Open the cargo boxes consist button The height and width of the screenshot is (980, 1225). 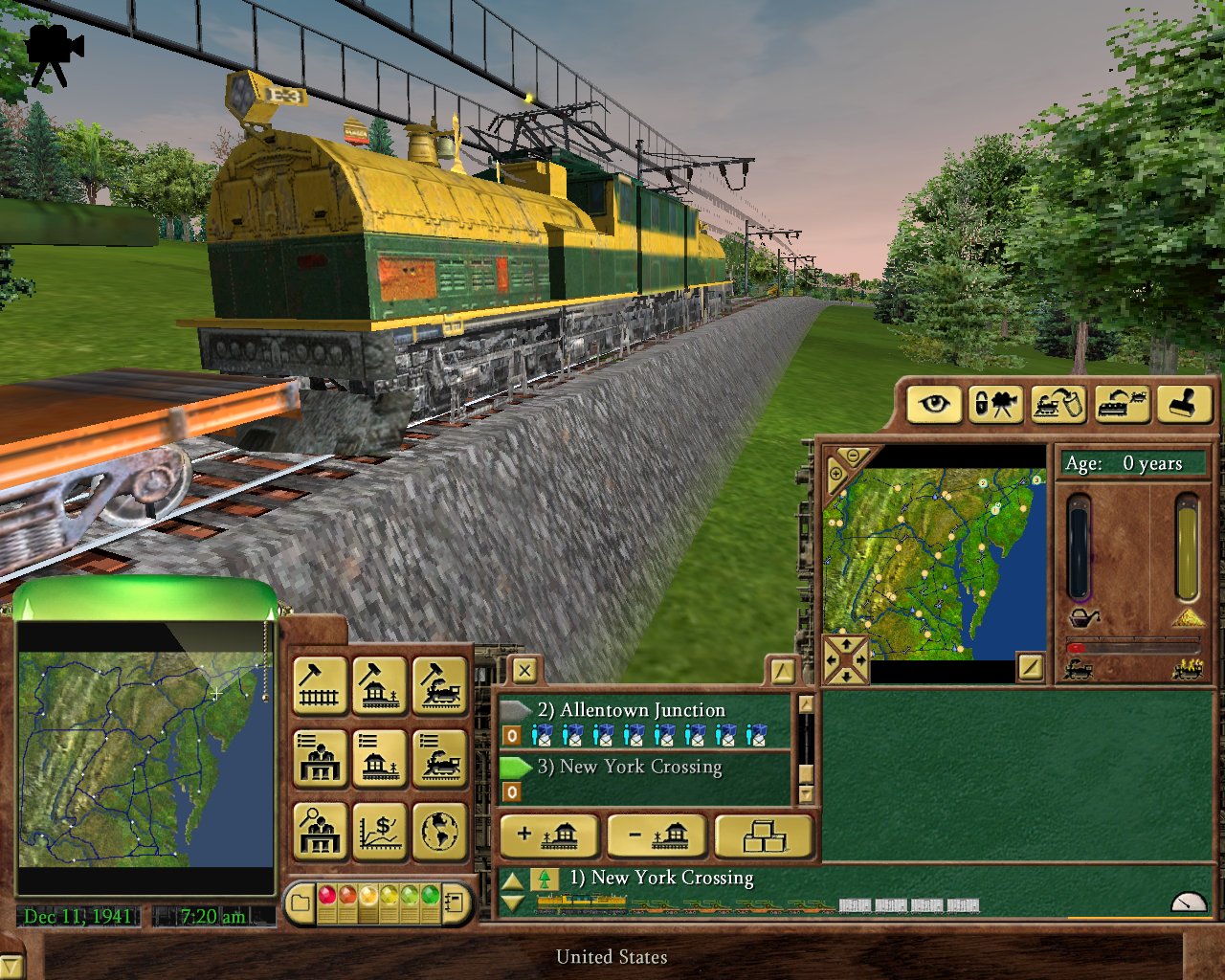pyautogui.click(x=765, y=835)
